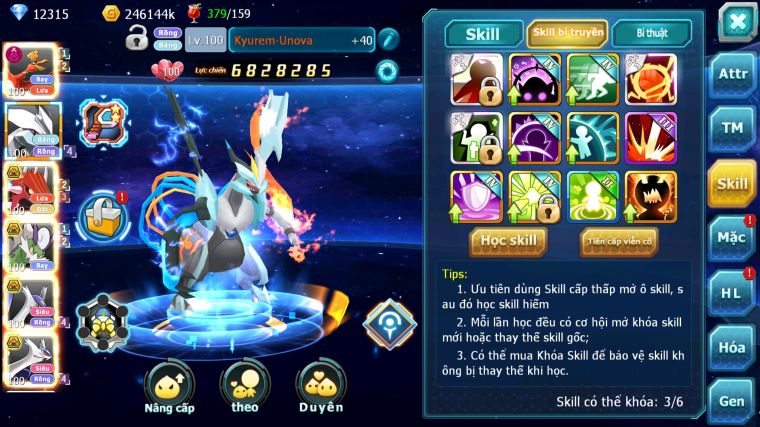
Task: Choose the green running figure skill
Action: pos(593,79)
